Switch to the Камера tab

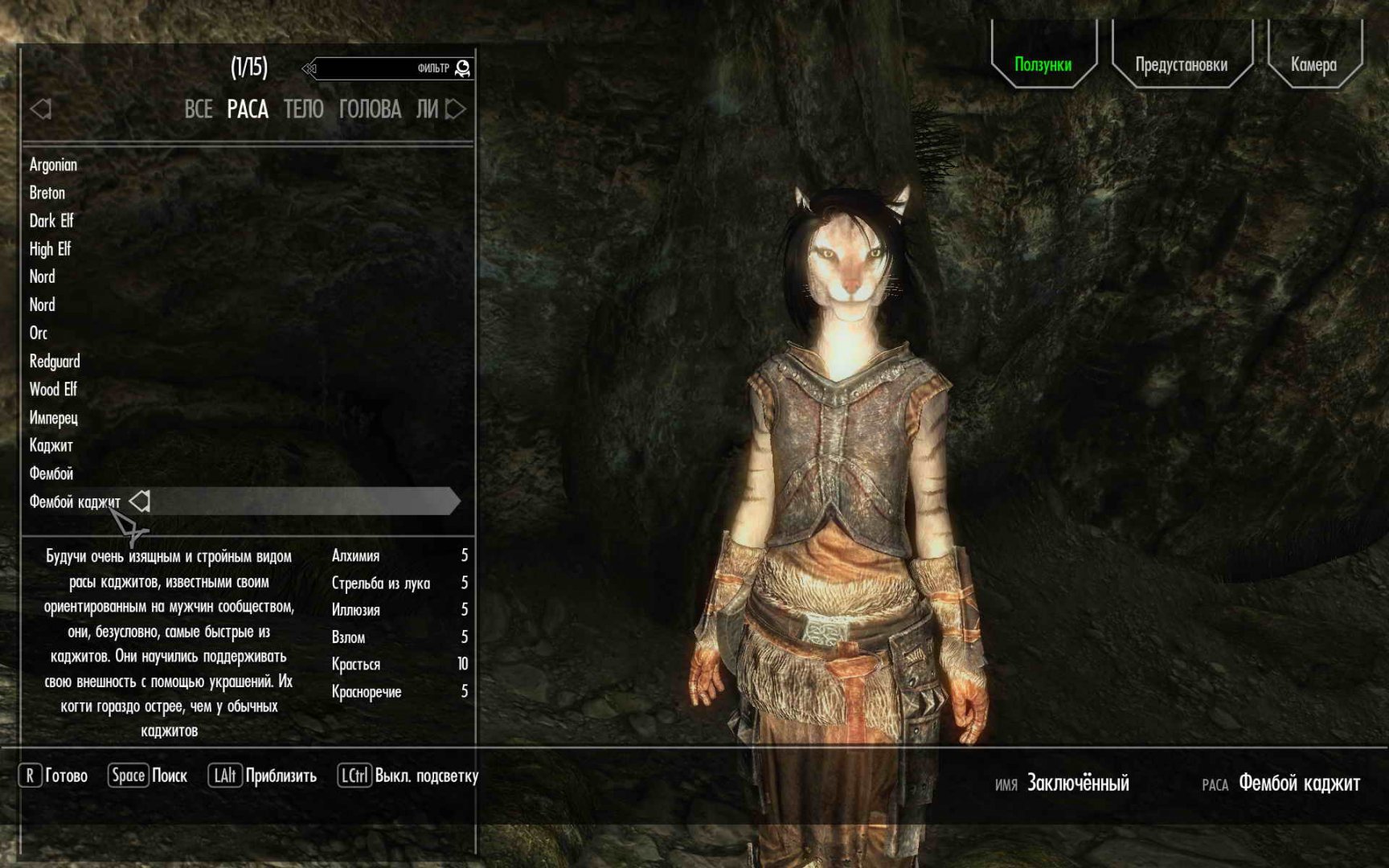pos(1313,64)
